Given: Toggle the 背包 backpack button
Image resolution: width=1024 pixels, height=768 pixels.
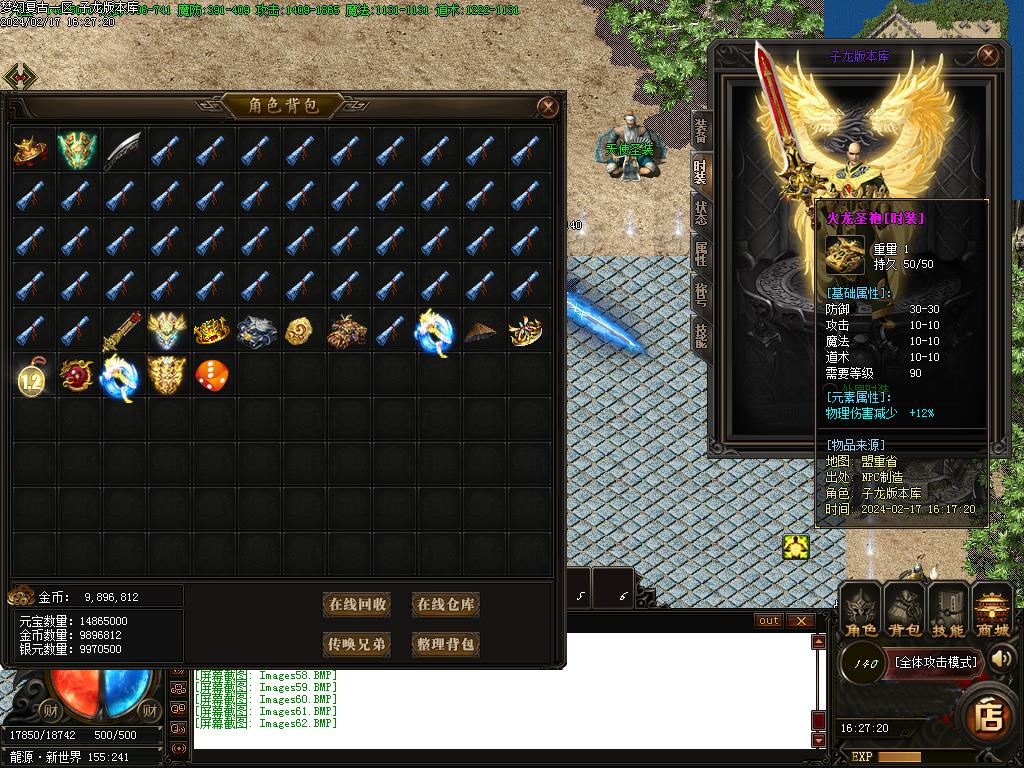Looking at the screenshot, I should (x=905, y=611).
